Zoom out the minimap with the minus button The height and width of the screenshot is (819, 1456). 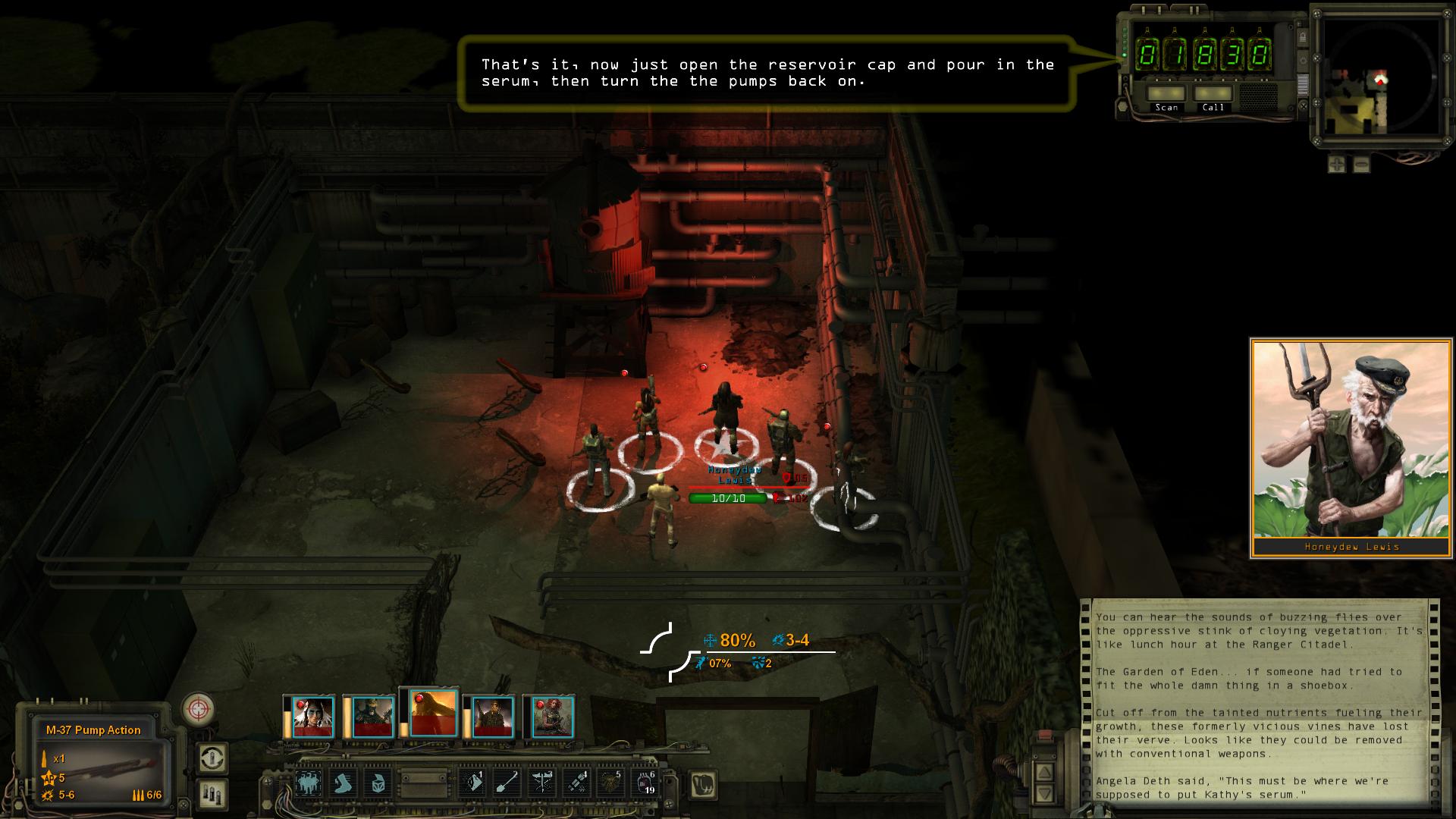[1361, 164]
